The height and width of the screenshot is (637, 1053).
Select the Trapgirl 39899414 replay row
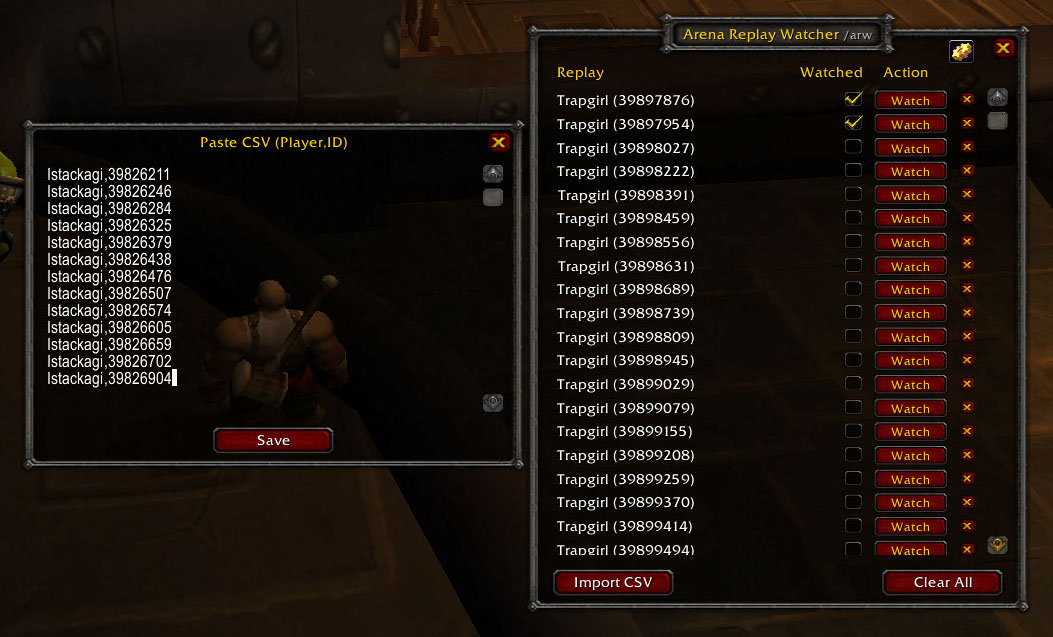625,526
